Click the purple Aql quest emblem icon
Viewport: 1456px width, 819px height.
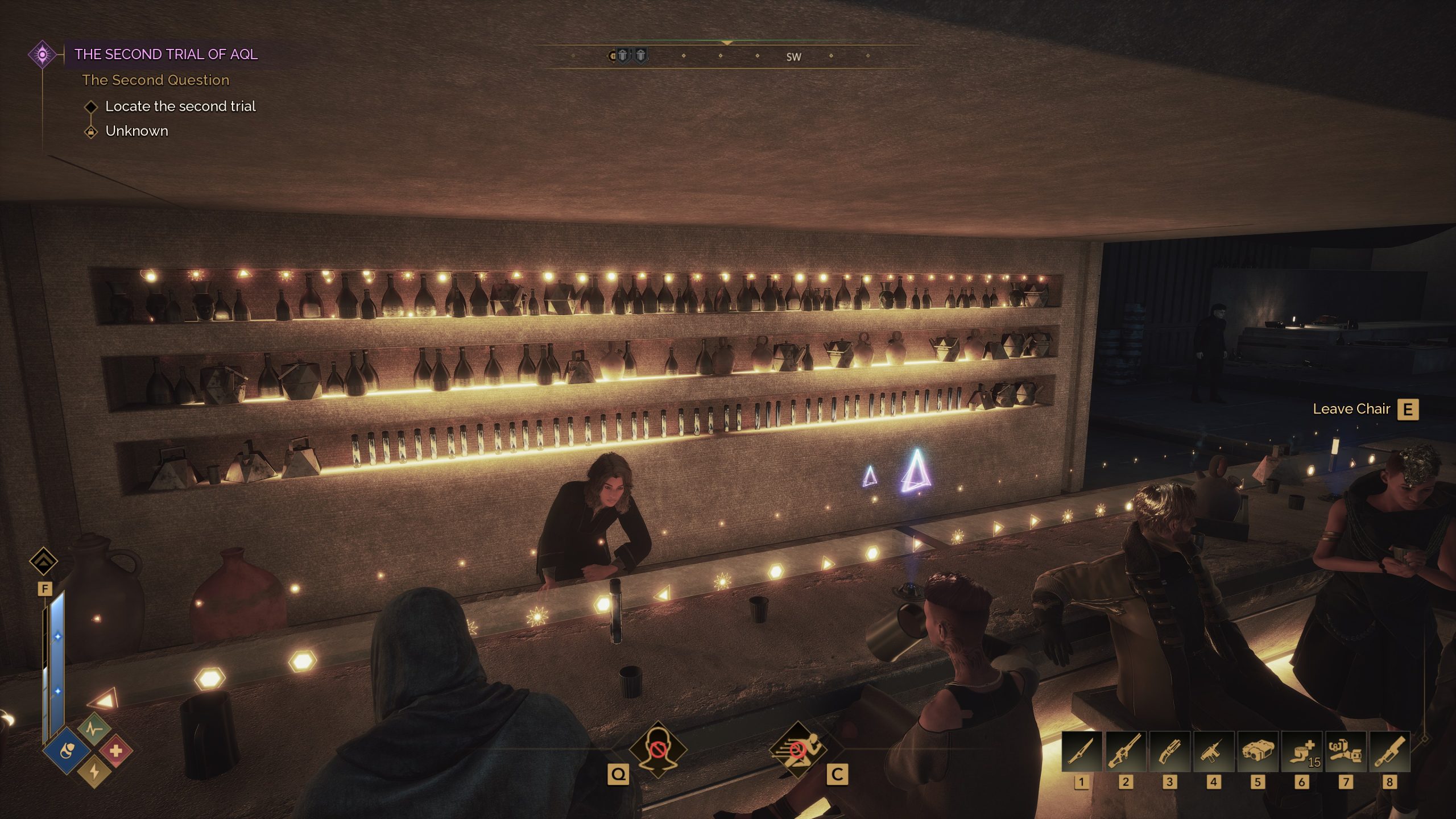pyautogui.click(x=42, y=55)
